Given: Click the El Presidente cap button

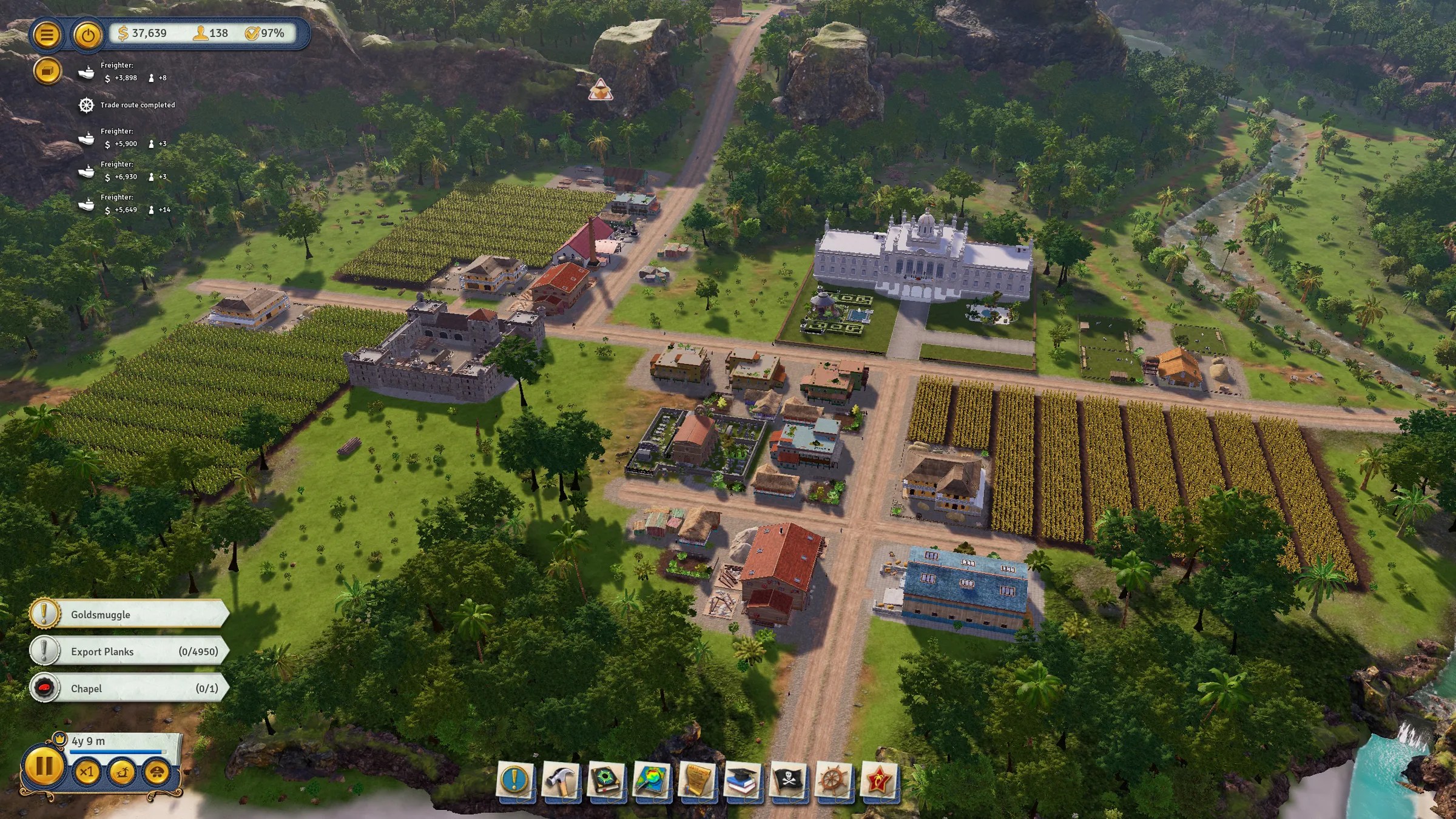Looking at the screenshot, I should point(157,772).
